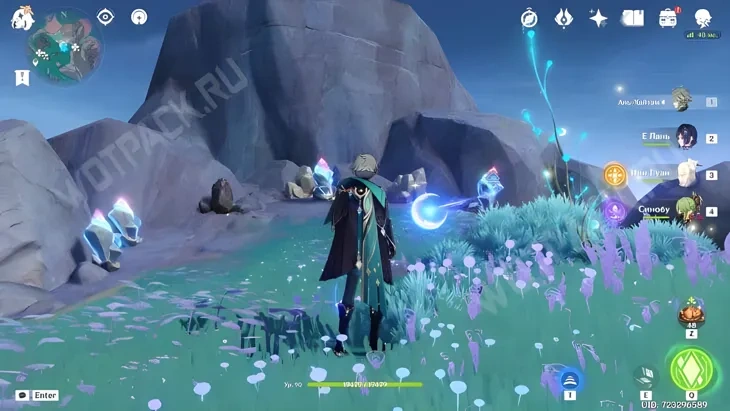Open the chat box near Enter

[22, 395]
